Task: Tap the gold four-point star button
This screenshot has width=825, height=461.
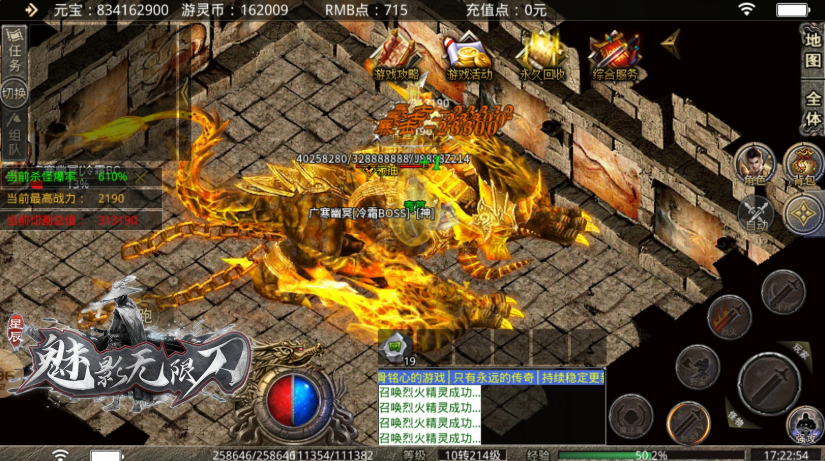Action: (804, 213)
